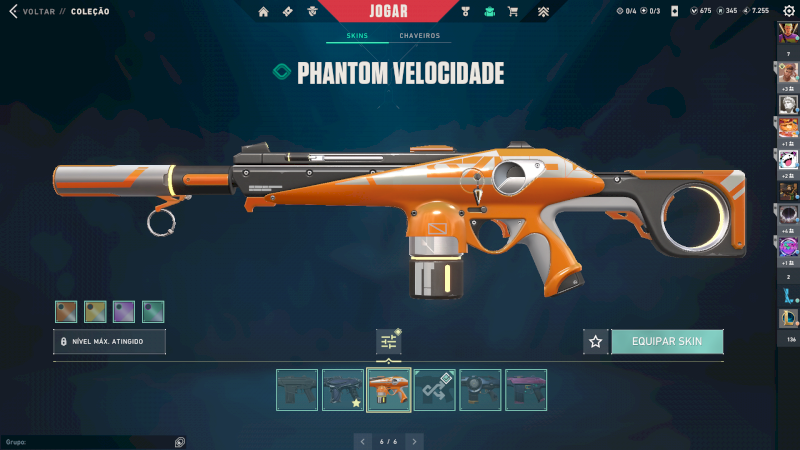The image size is (800, 450).
Task: Select the Skins tab
Action: click(x=357, y=36)
